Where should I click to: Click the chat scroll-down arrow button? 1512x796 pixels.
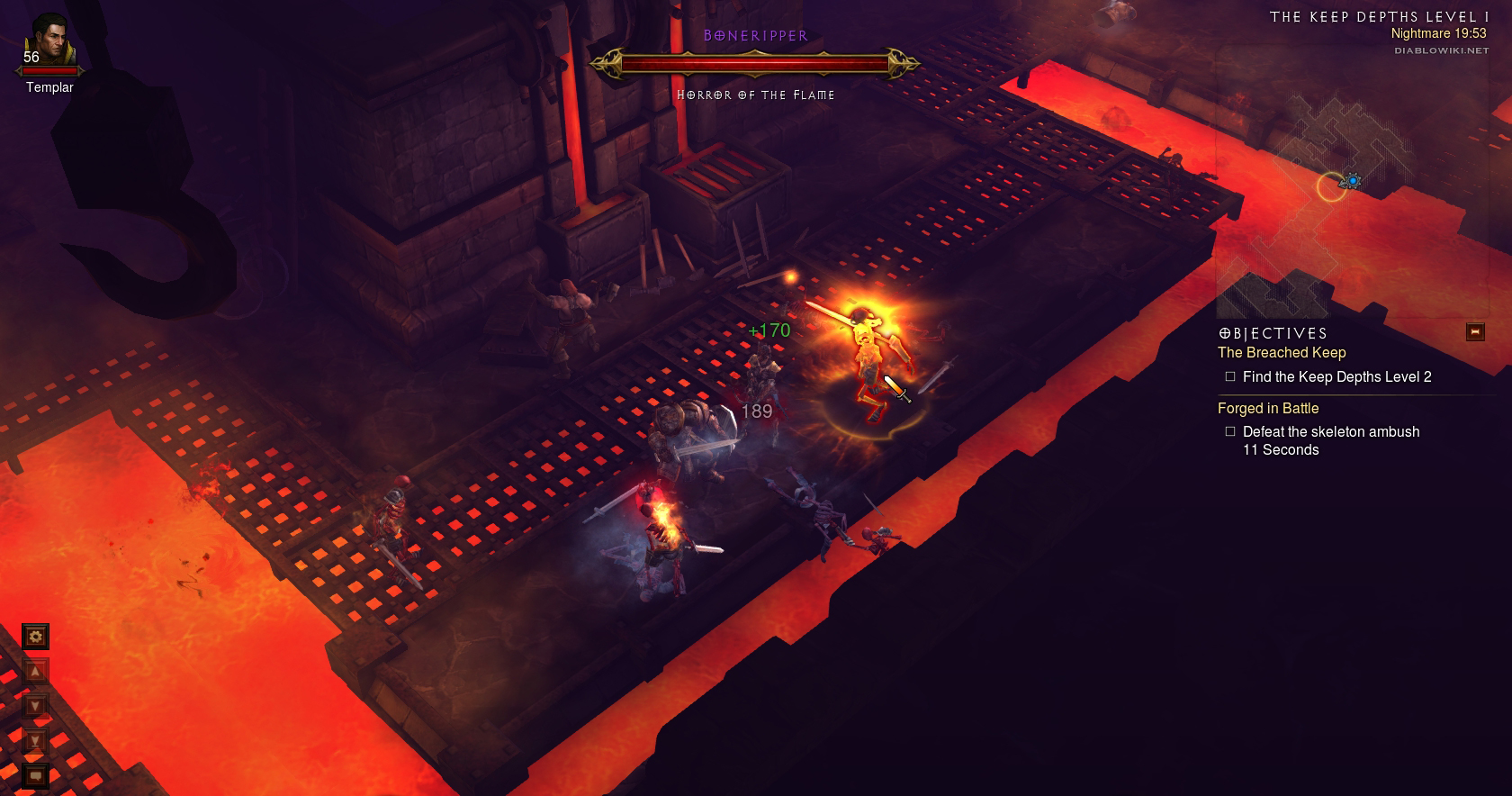(35, 706)
